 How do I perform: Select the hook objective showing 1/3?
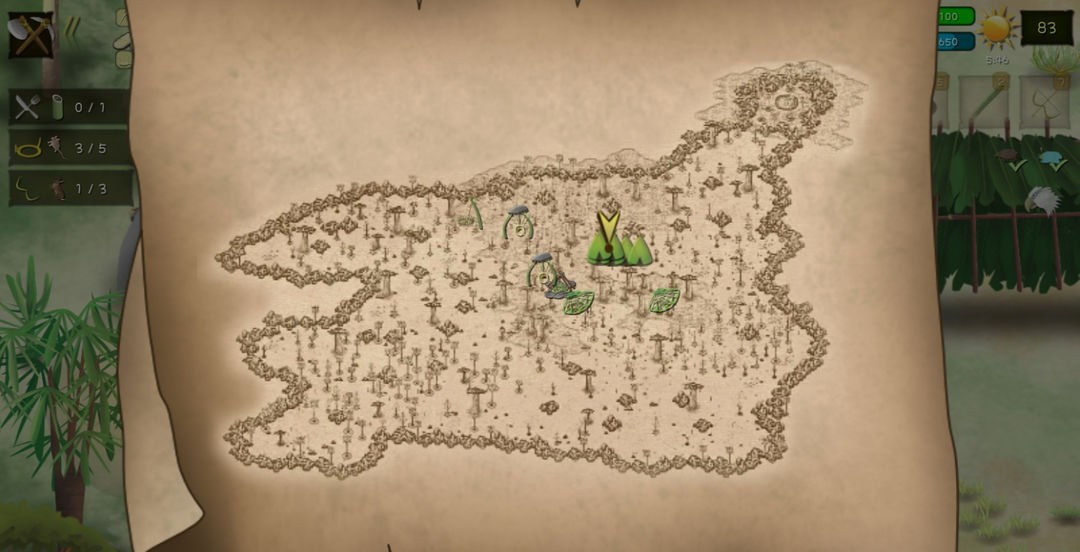pyautogui.click(x=70, y=188)
